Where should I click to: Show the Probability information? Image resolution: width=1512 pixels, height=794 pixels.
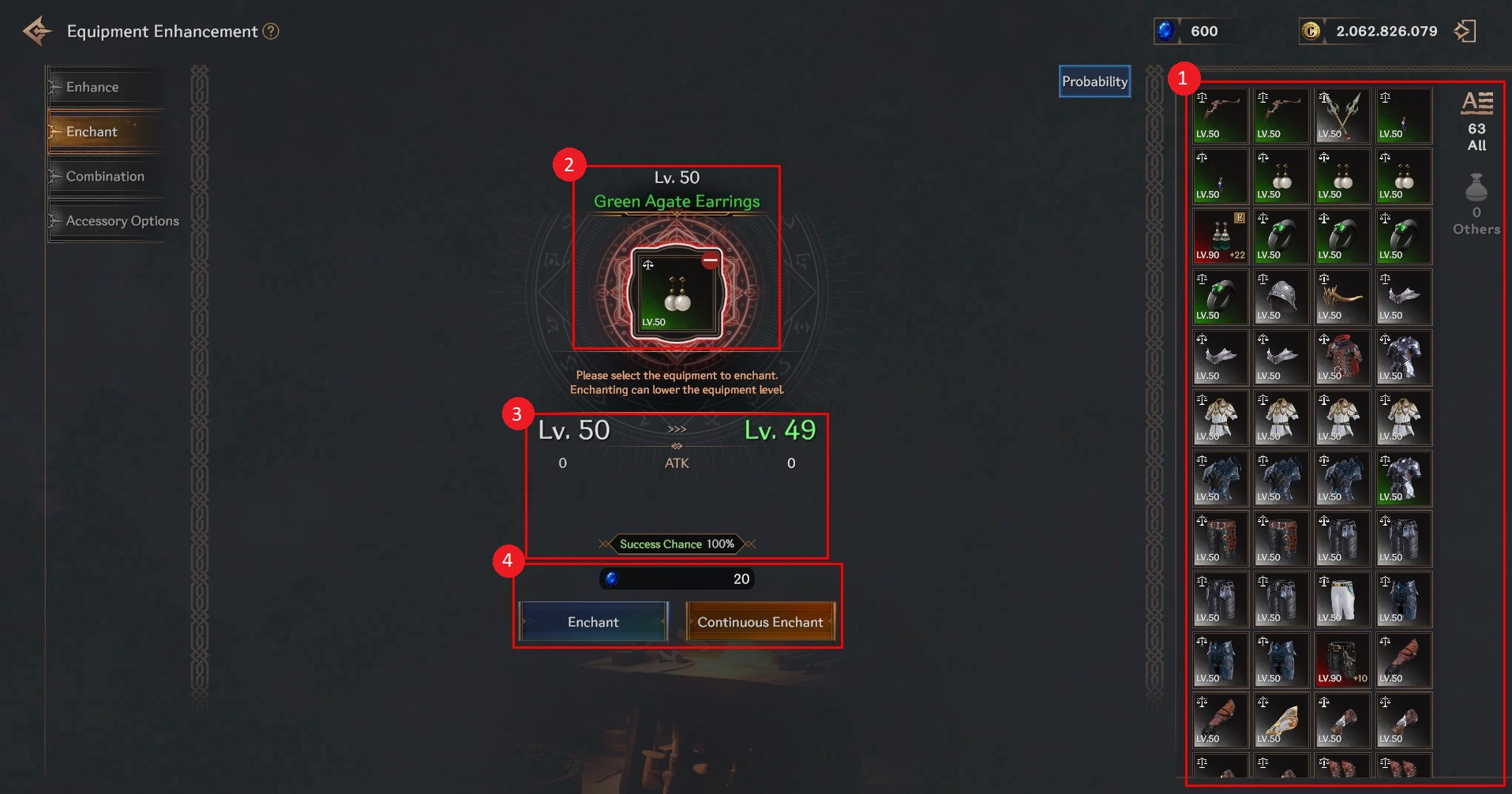tap(1094, 81)
